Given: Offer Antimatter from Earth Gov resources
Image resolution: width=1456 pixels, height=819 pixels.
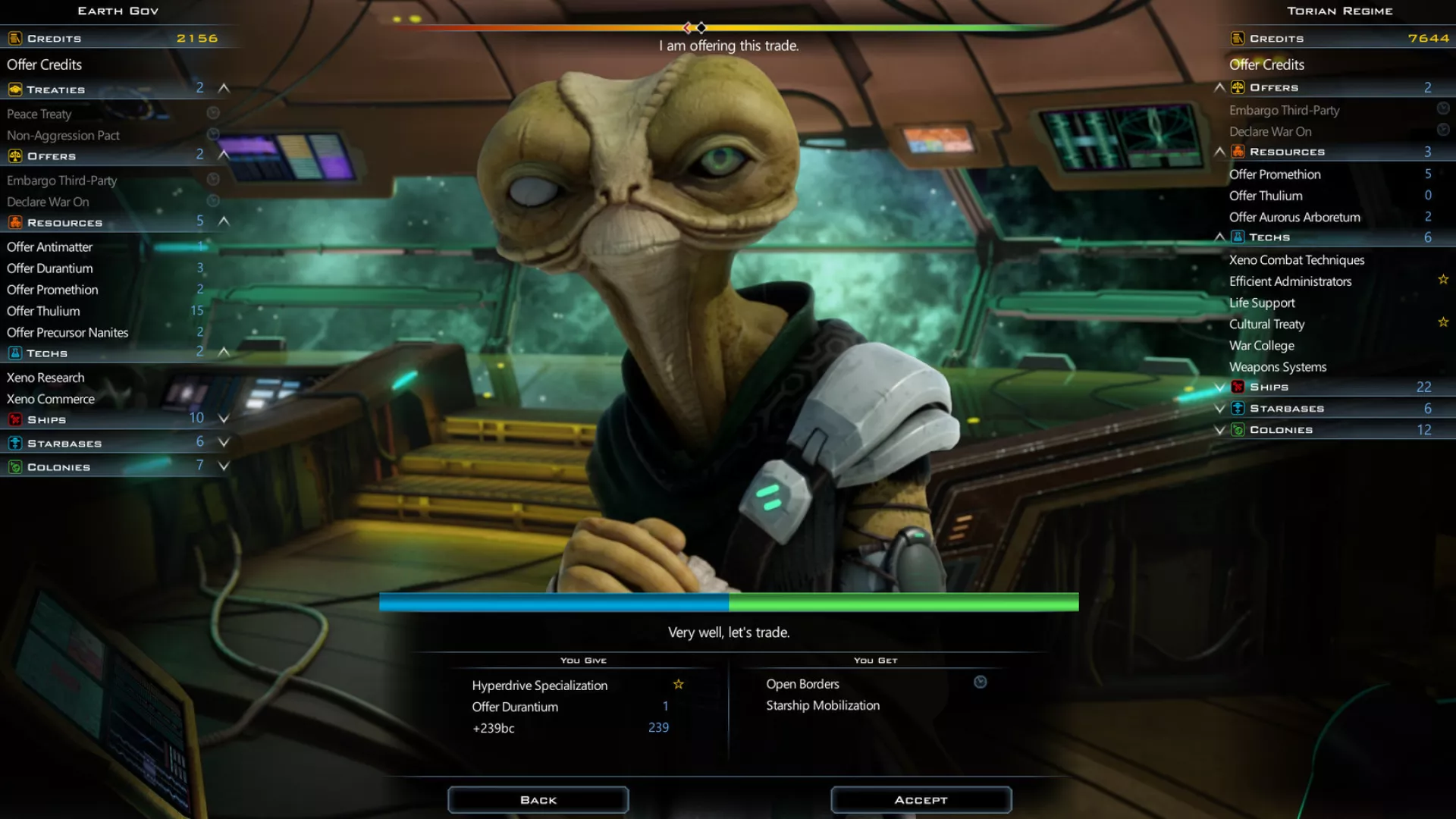Looking at the screenshot, I should pyautogui.click(x=50, y=247).
